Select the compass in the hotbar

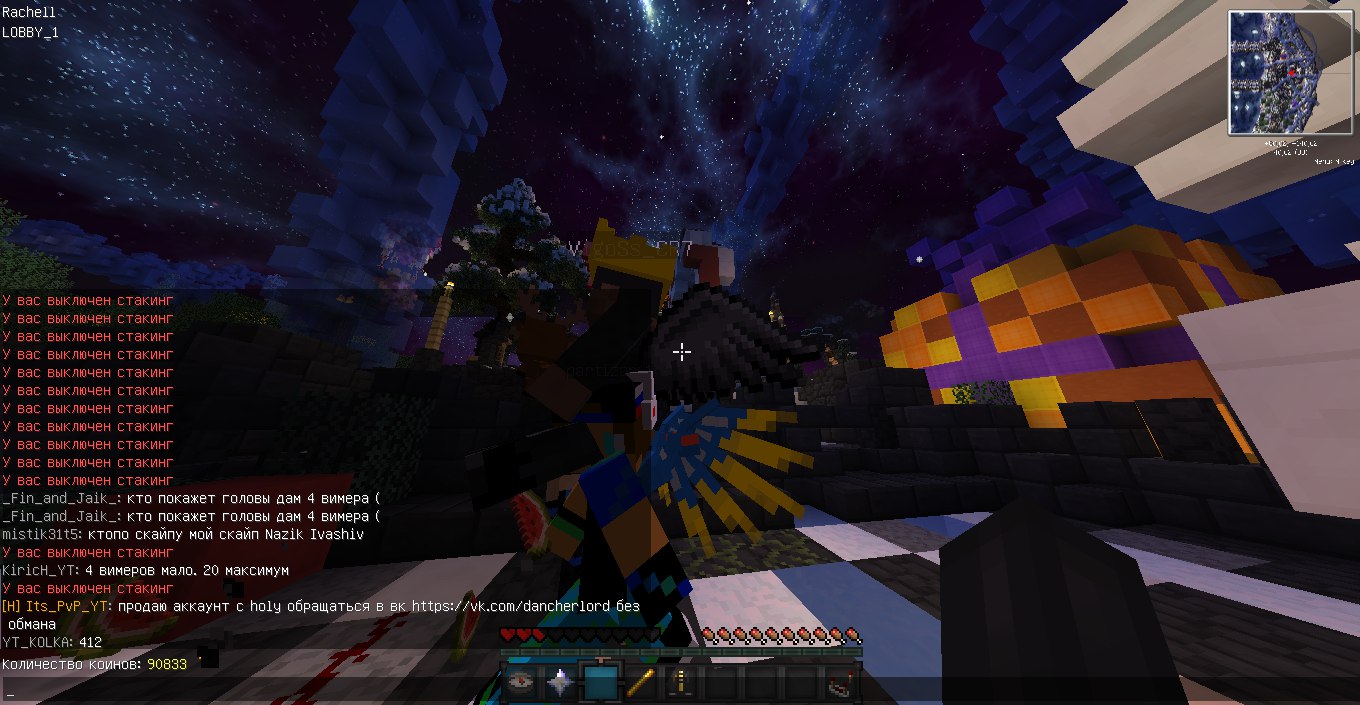(520, 683)
